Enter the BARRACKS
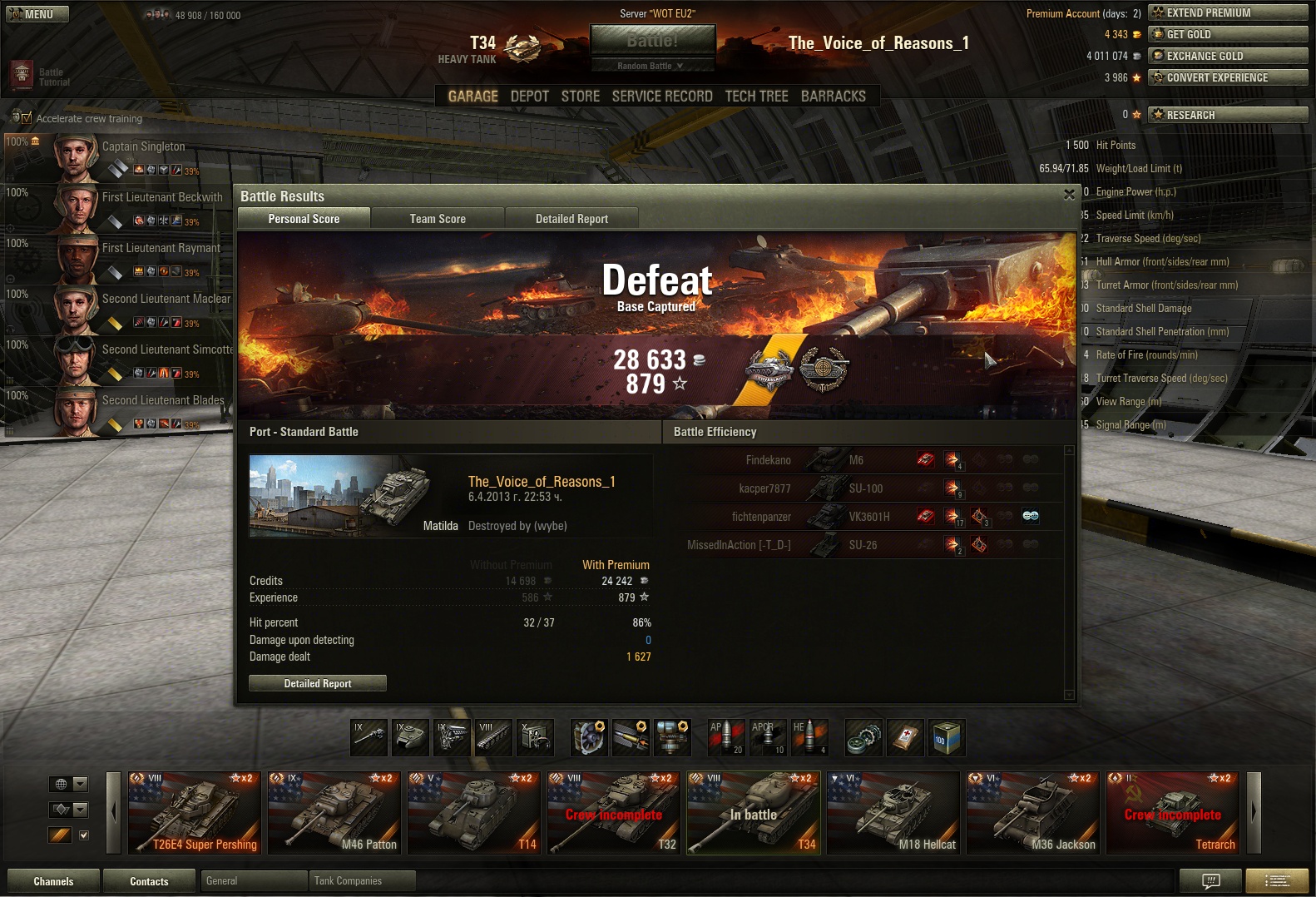 coord(833,97)
